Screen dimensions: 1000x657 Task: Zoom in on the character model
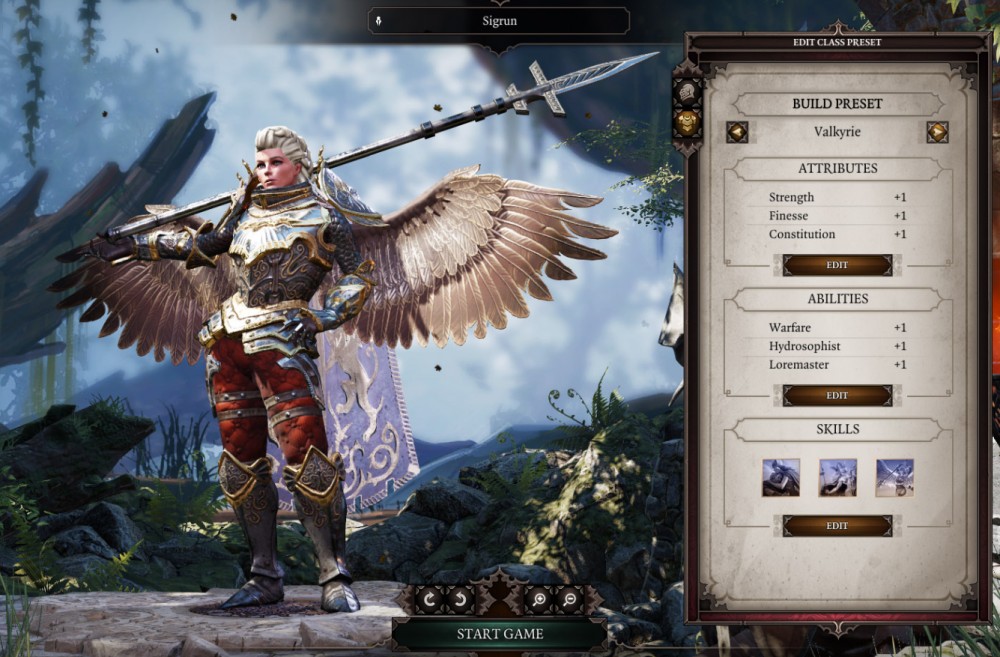[x=539, y=599]
